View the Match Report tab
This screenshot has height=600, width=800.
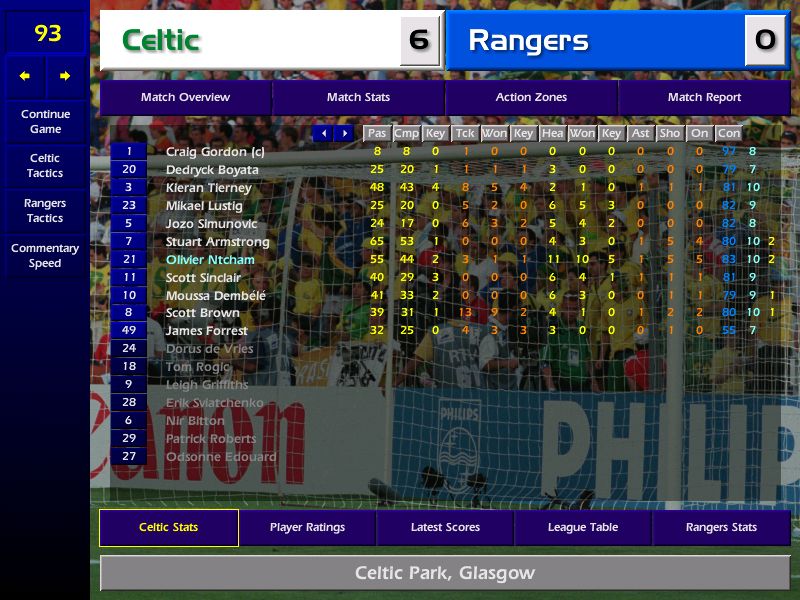[704, 98]
